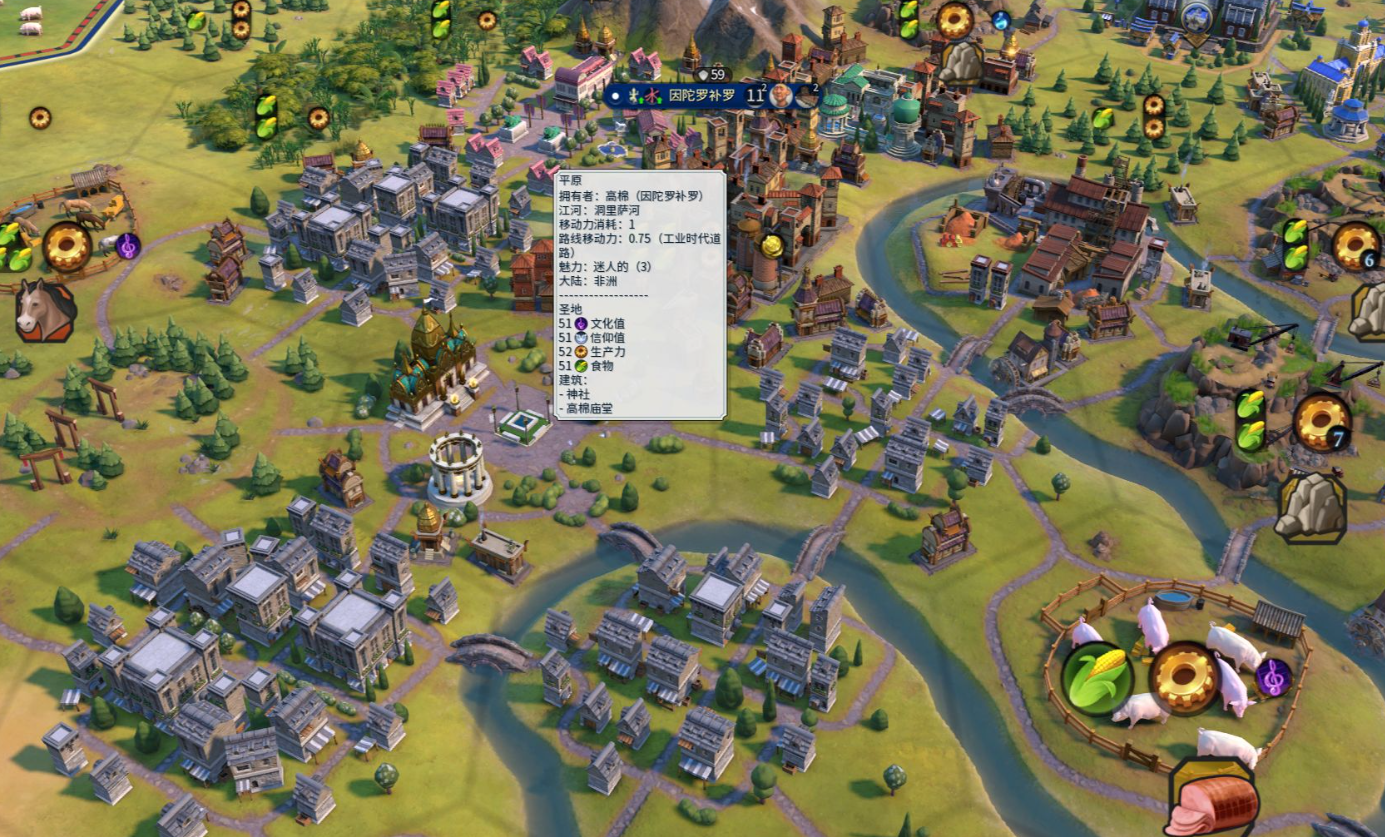Open the 因陀罗补罗 city banner
This screenshot has width=1385, height=837.
coord(701,96)
